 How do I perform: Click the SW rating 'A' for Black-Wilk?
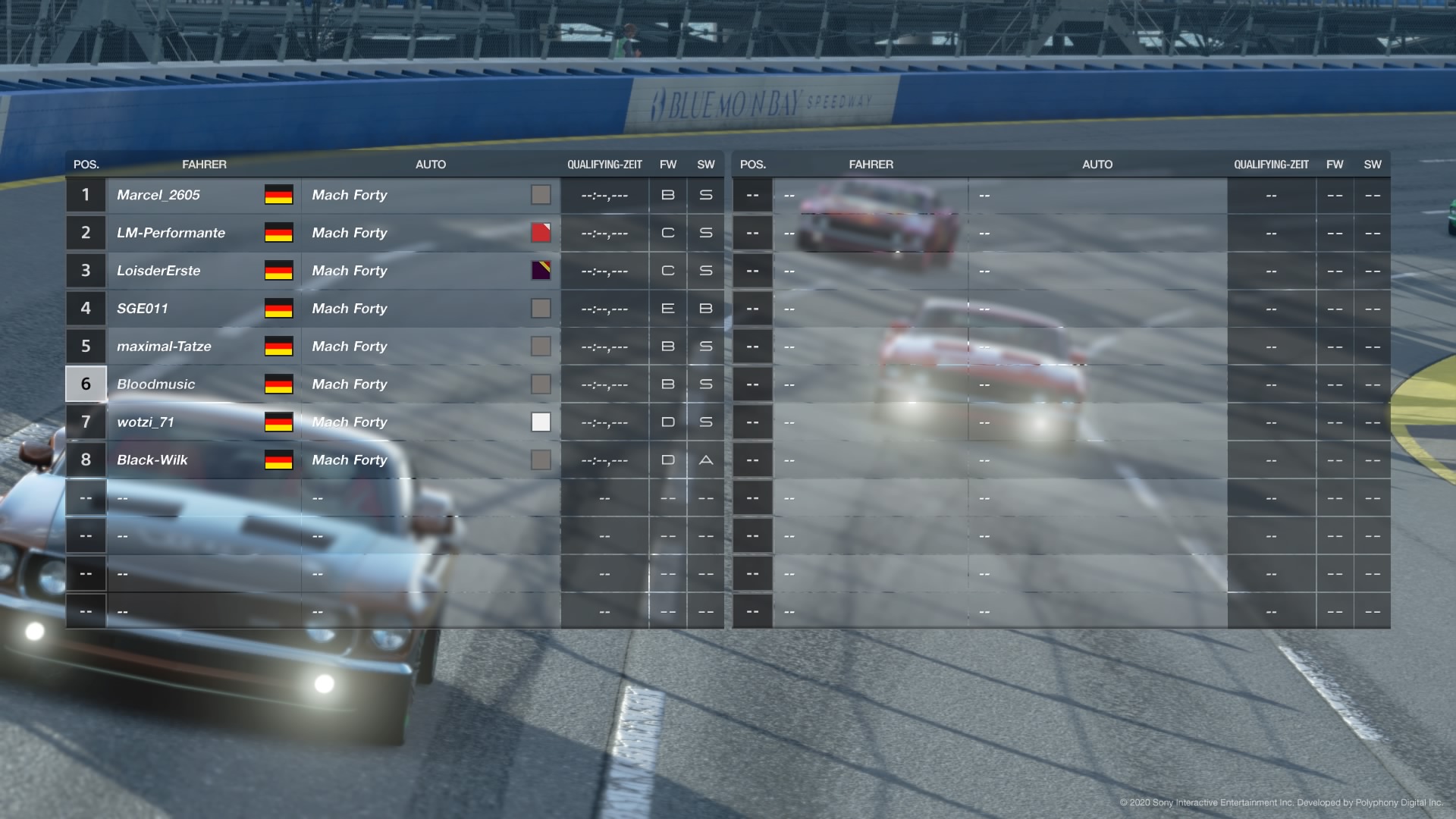coord(705,460)
